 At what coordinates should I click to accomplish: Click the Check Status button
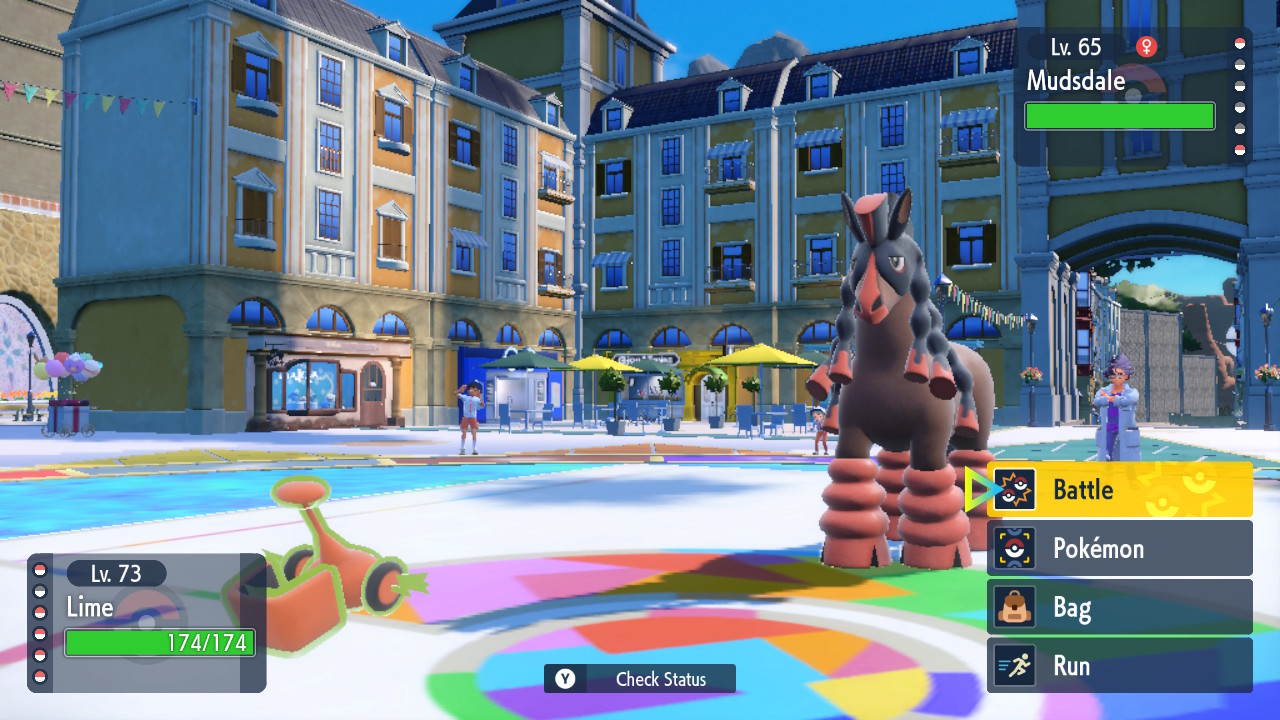(x=640, y=679)
